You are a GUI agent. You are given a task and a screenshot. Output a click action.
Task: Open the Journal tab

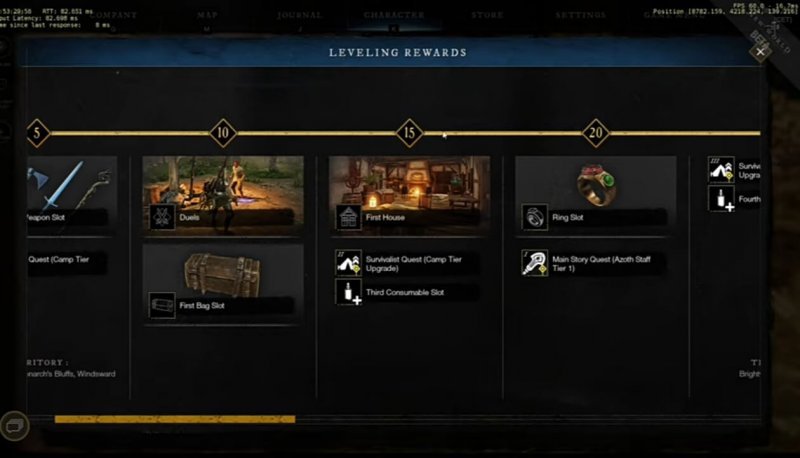[x=300, y=15]
